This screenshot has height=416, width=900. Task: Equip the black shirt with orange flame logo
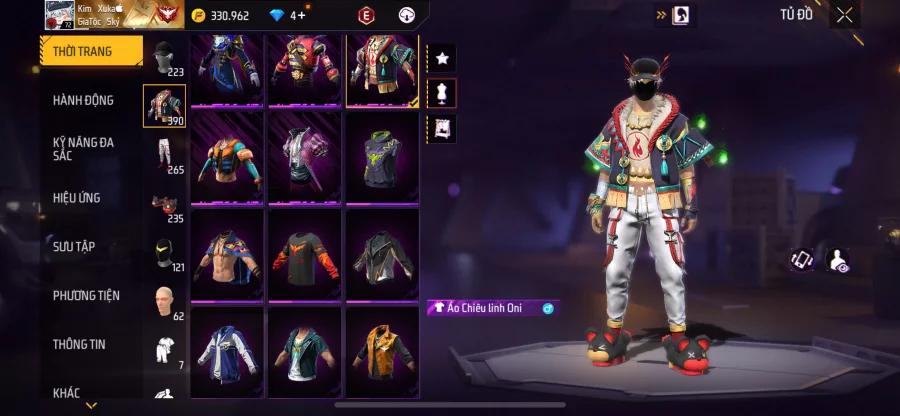[x=305, y=254]
